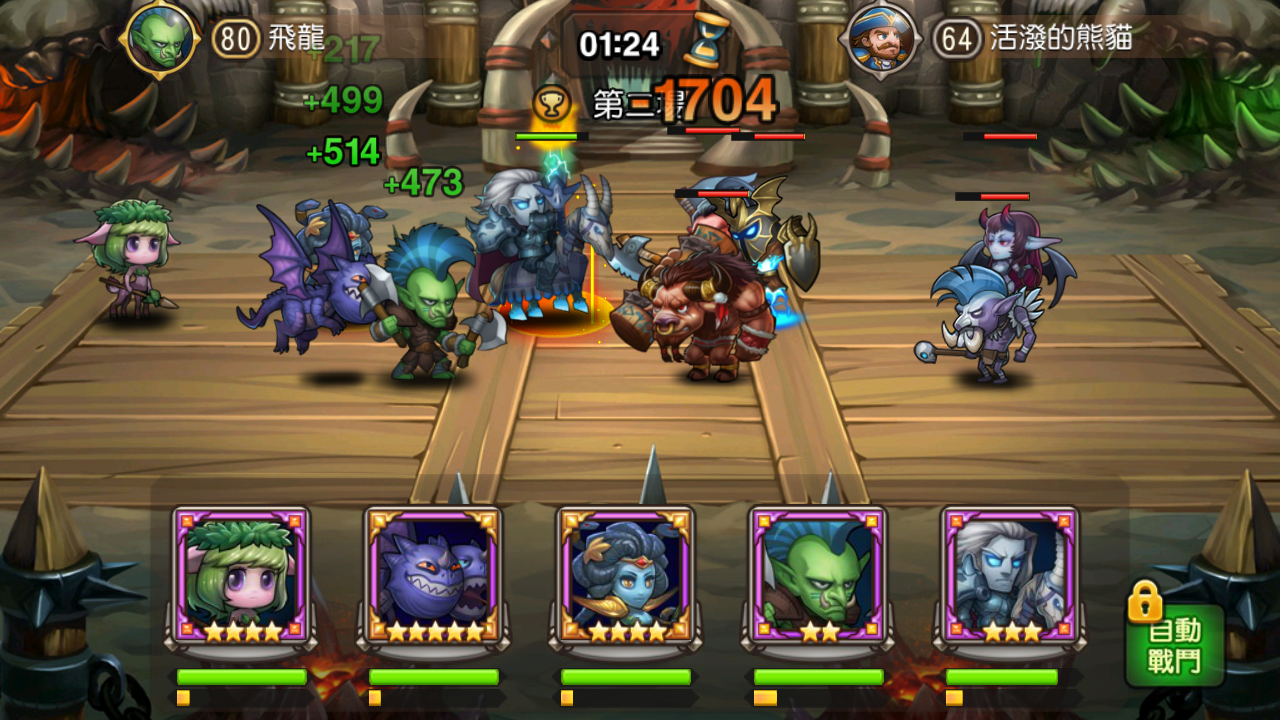1280x720 pixels.
Task: Toggle the locked 自動戰鬥 auto-battle button
Action: [x=1175, y=643]
